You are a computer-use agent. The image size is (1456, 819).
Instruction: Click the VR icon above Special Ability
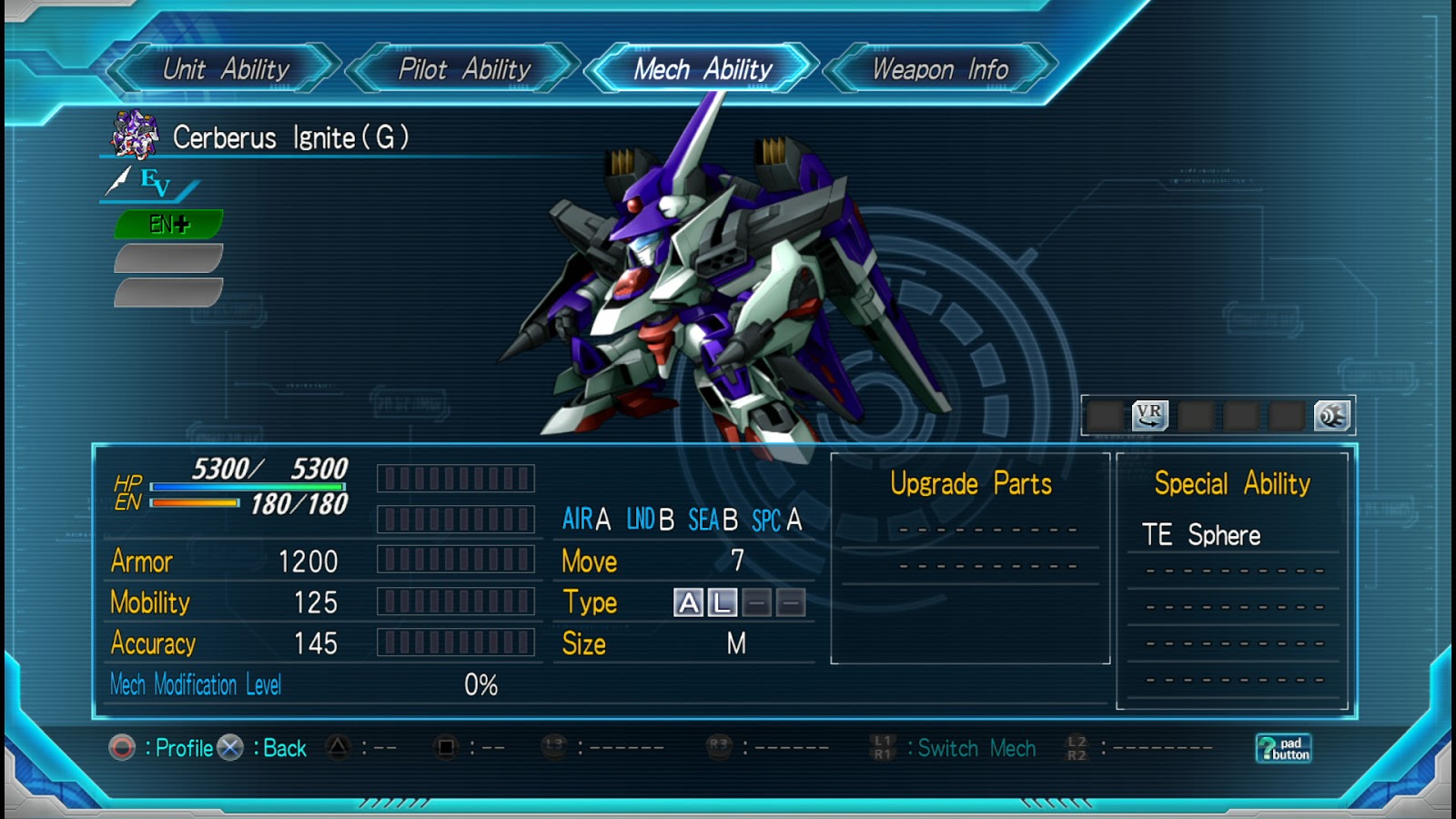[1149, 416]
